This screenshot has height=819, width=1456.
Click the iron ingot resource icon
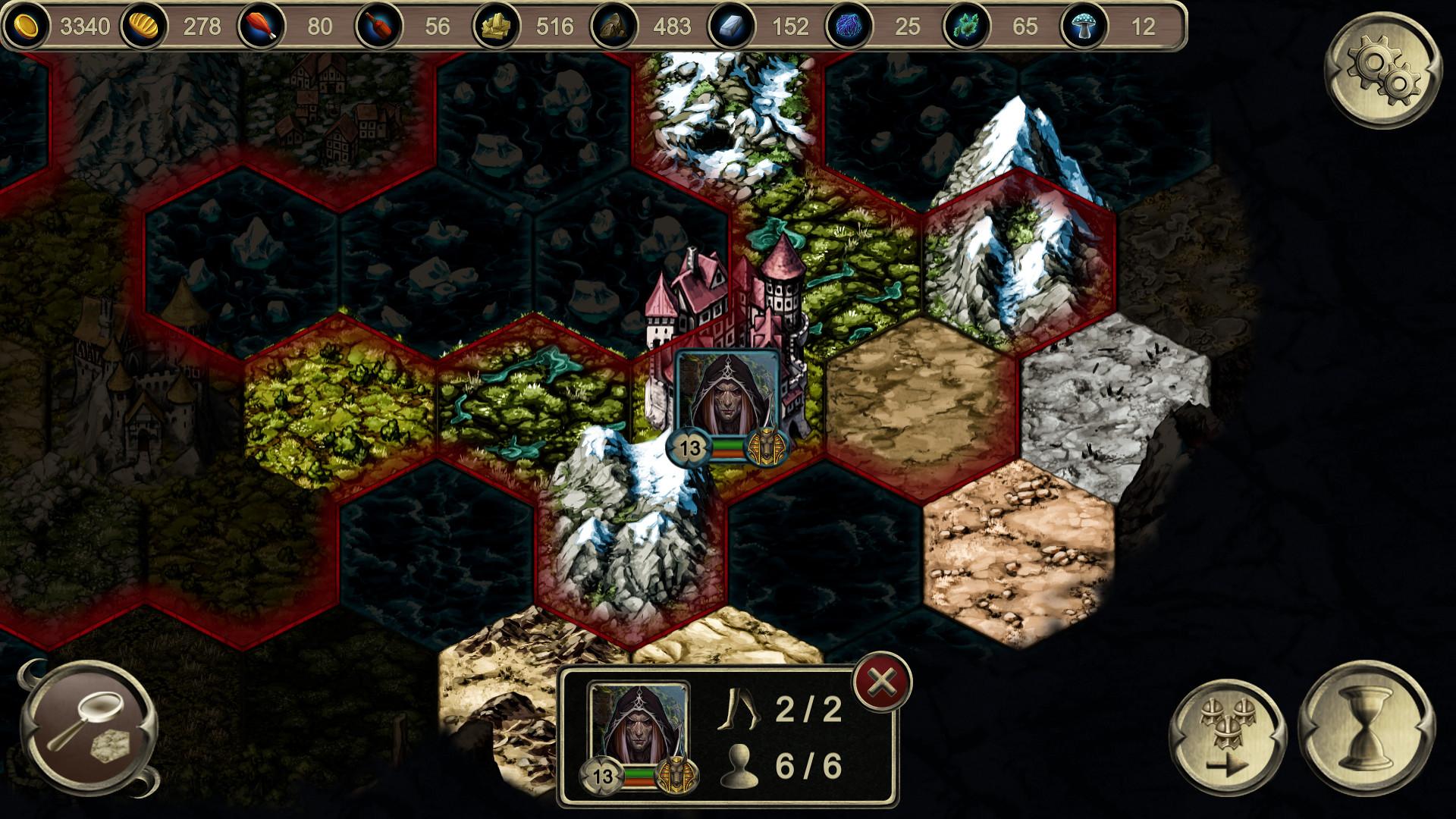coord(732,25)
